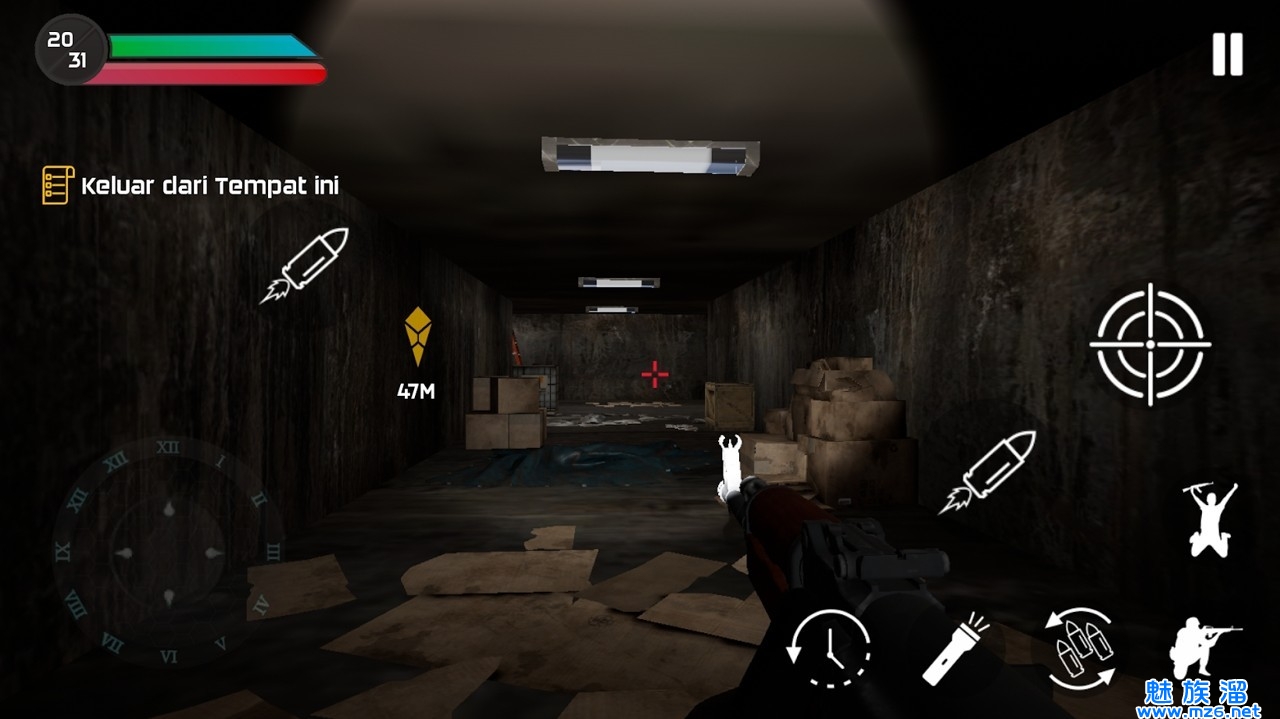The width and height of the screenshot is (1280, 719).
Task: Reload using the bullets-with-arrows icon
Action: [x=1080, y=650]
